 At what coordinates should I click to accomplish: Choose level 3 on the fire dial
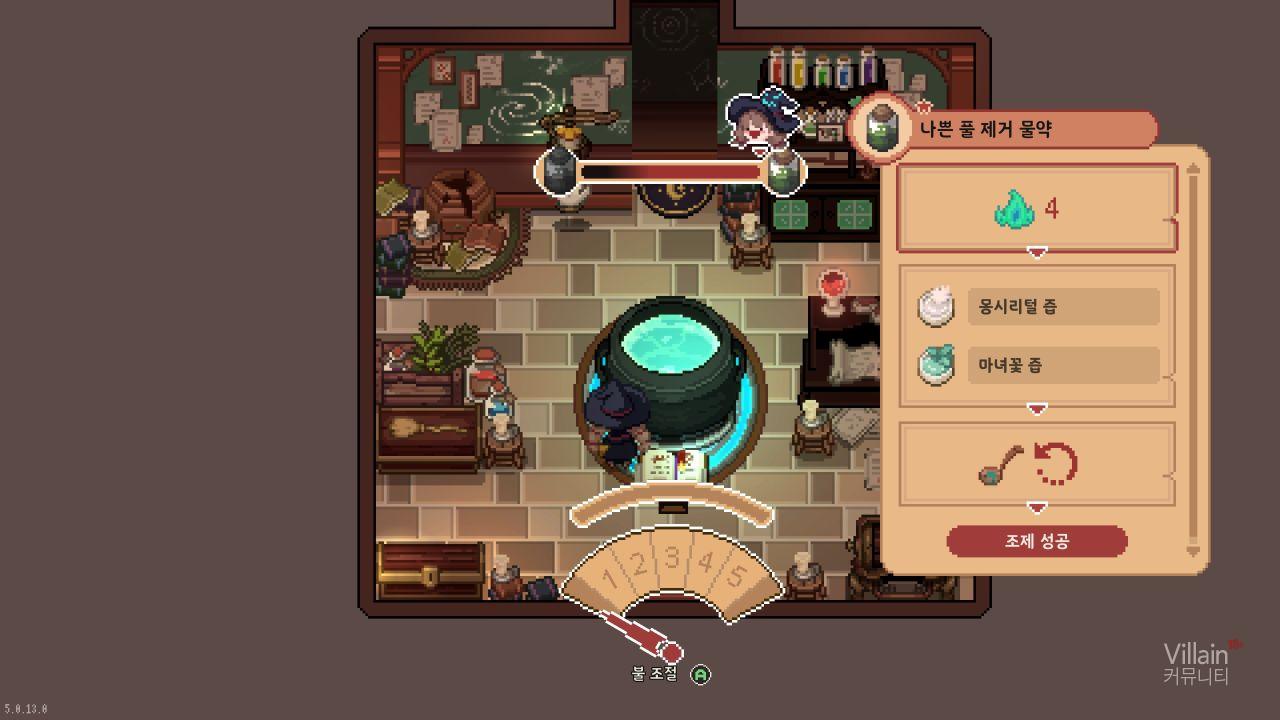(x=672, y=557)
